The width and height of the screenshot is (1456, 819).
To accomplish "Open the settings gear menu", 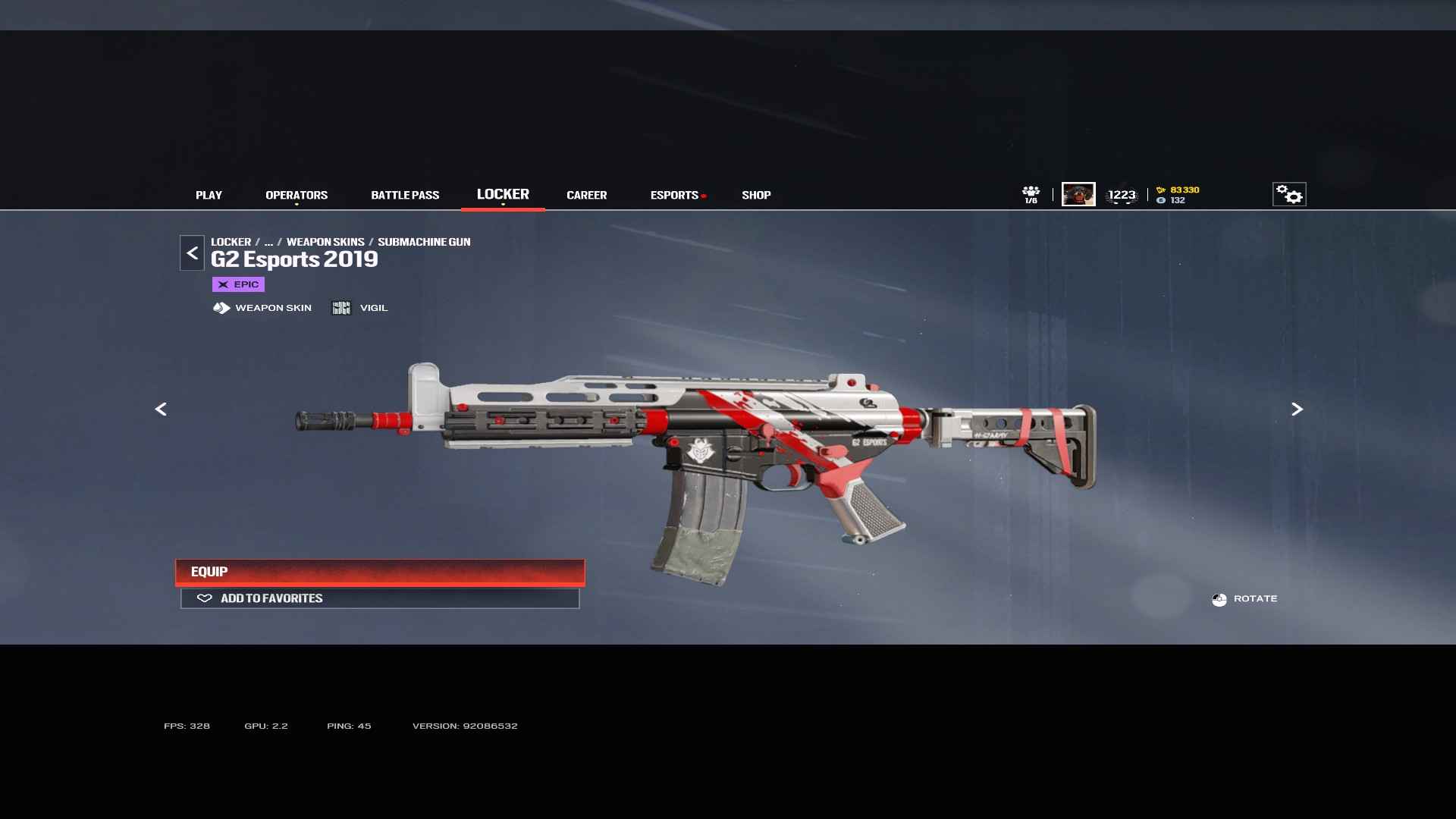I will pyautogui.click(x=1288, y=195).
